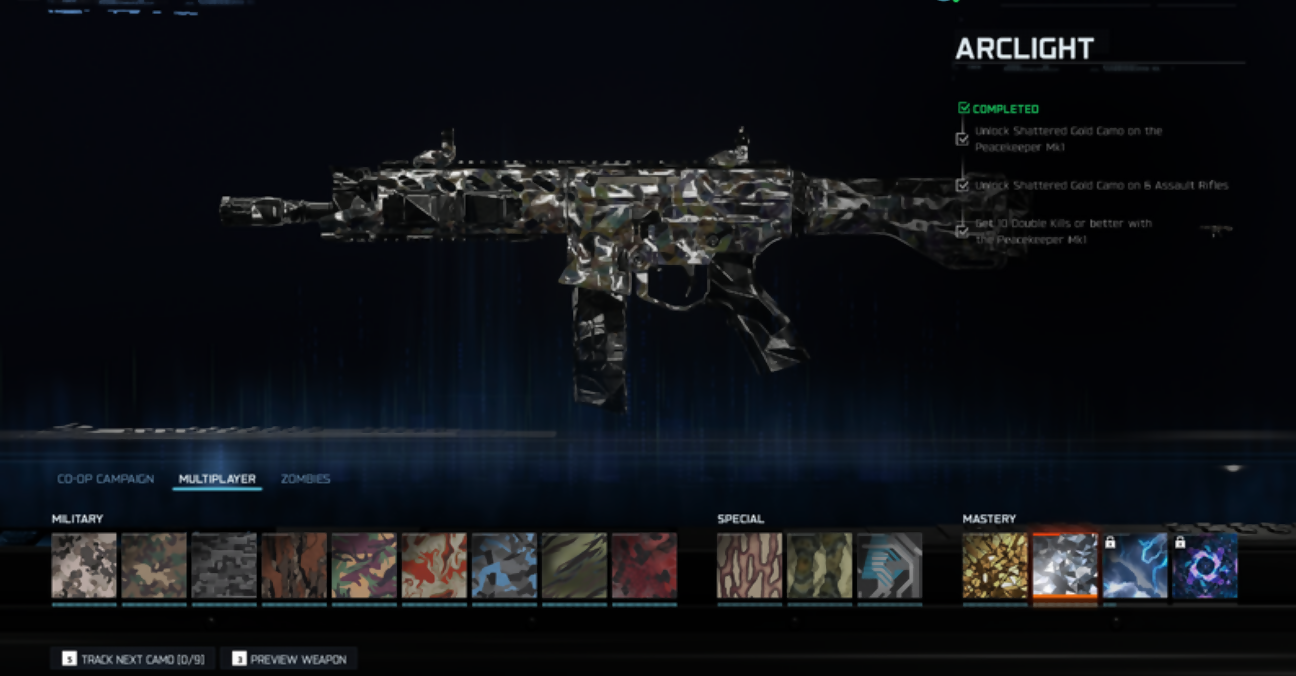Viewport: 1296px width, 676px height.
Task: Pick the dark gray pixel camo
Action: click(x=224, y=566)
